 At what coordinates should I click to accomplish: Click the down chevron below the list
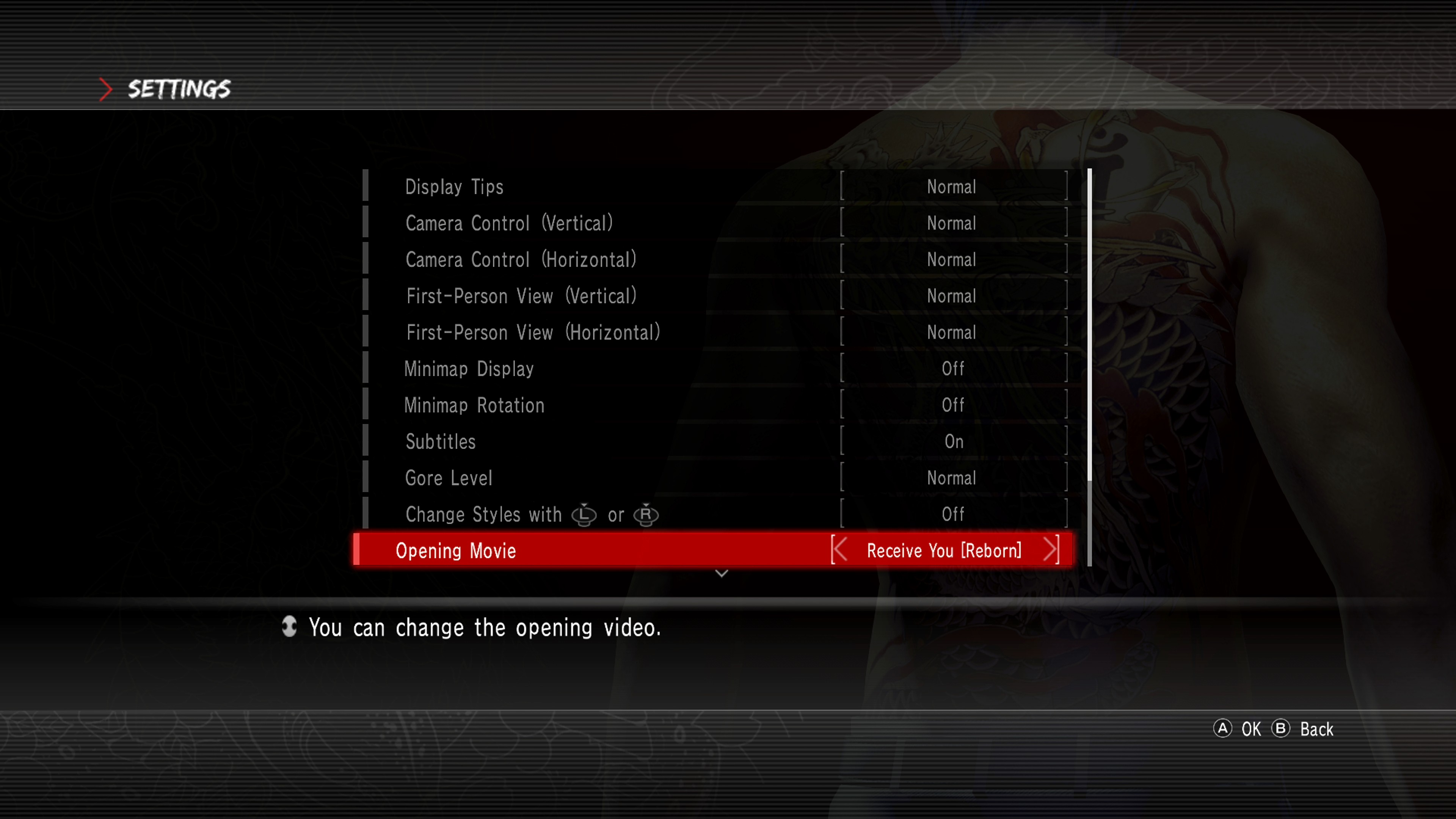point(721,574)
